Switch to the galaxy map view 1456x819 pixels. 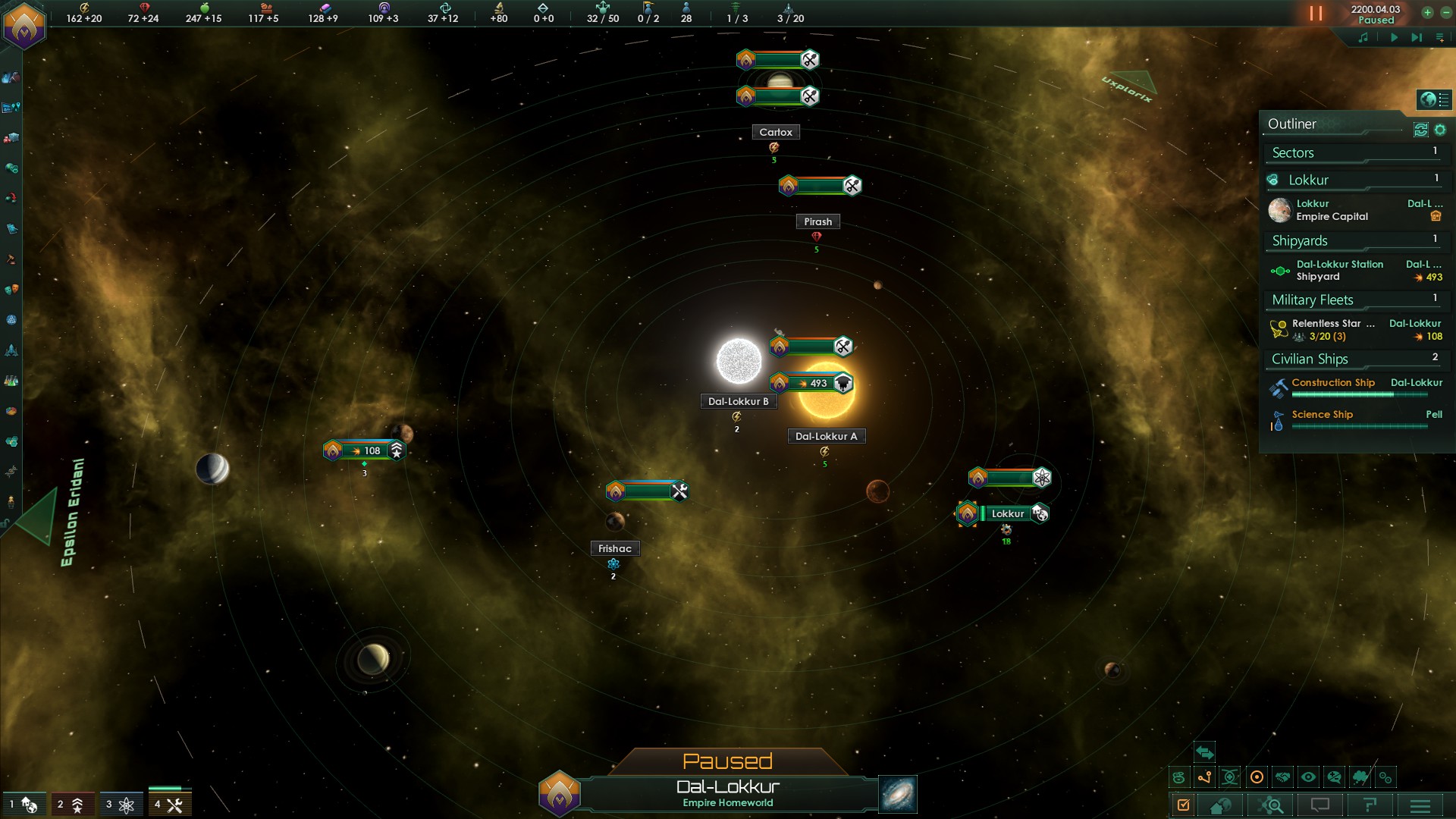tap(898, 794)
